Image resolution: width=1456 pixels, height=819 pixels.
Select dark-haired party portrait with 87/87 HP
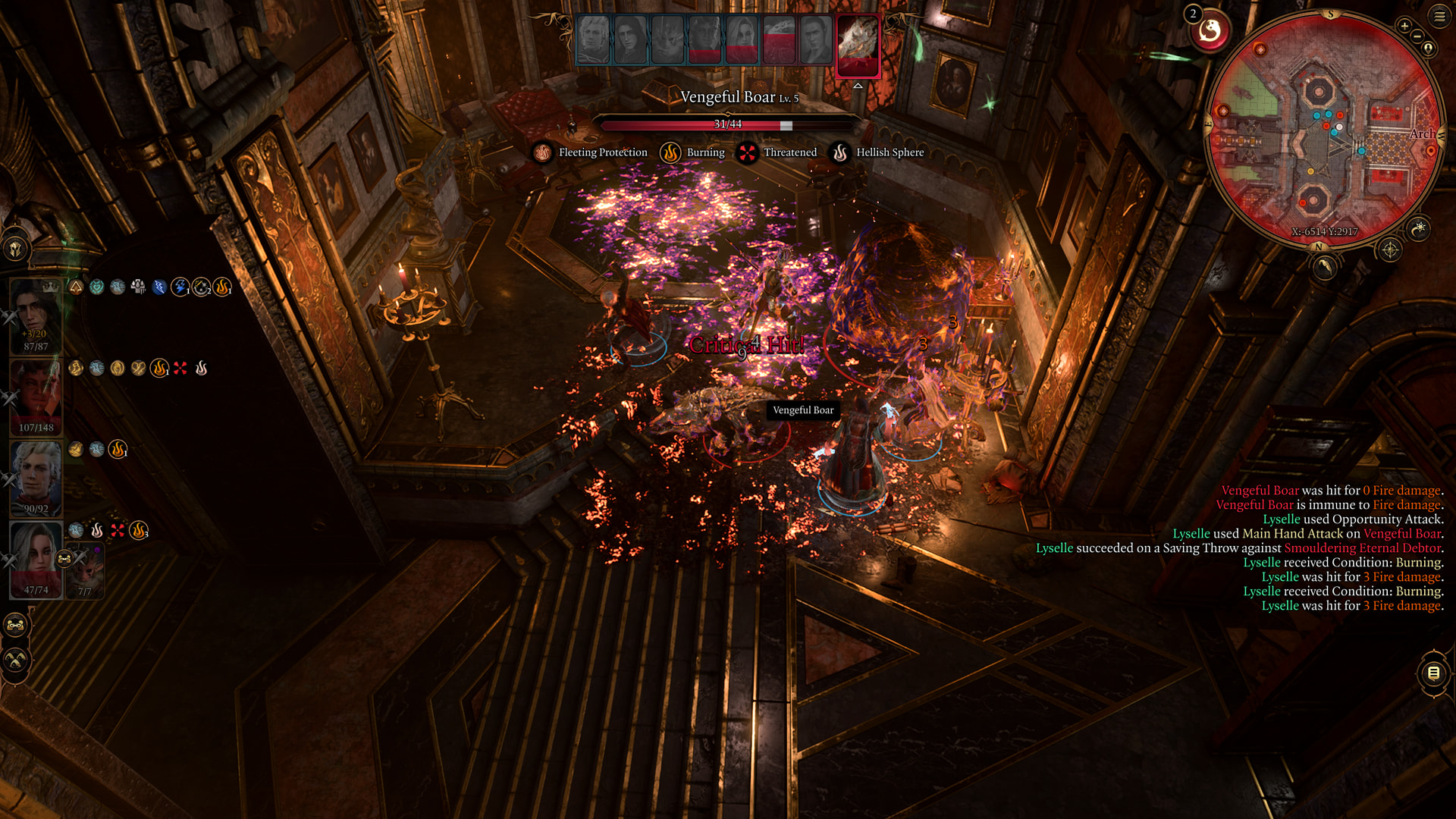pyautogui.click(x=35, y=315)
